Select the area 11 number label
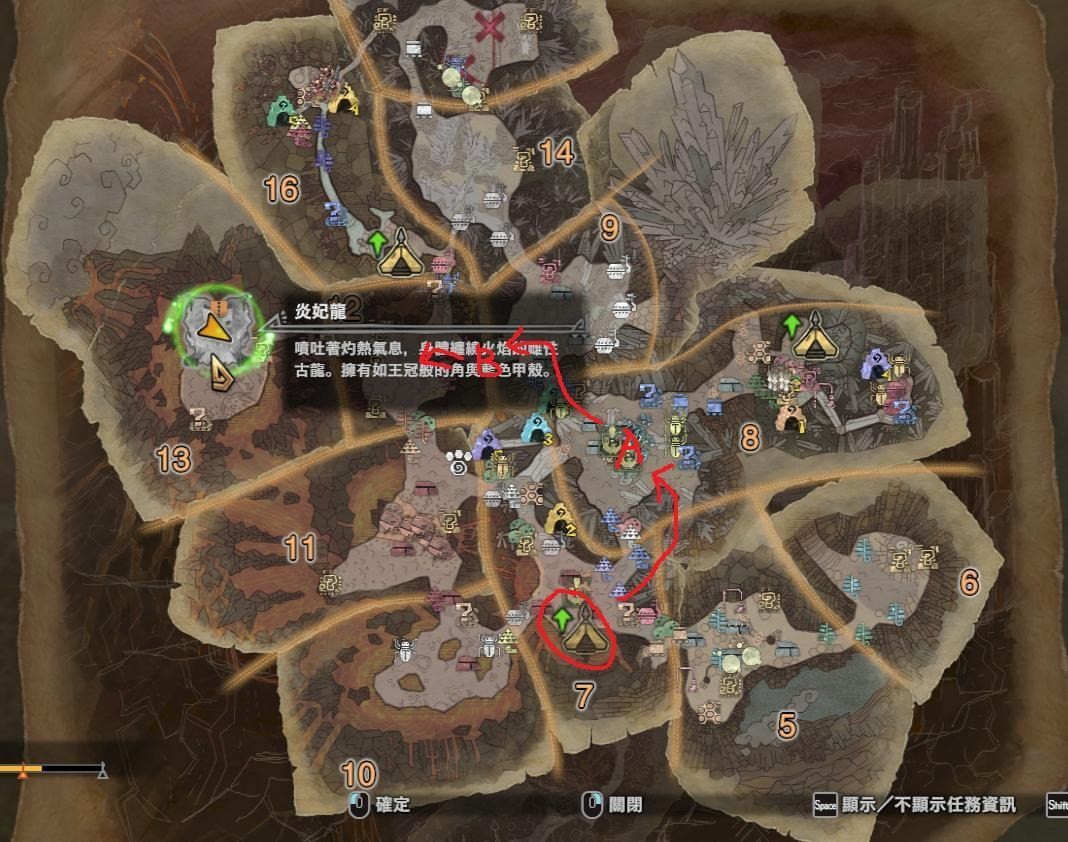The image size is (1068, 842). point(300,547)
